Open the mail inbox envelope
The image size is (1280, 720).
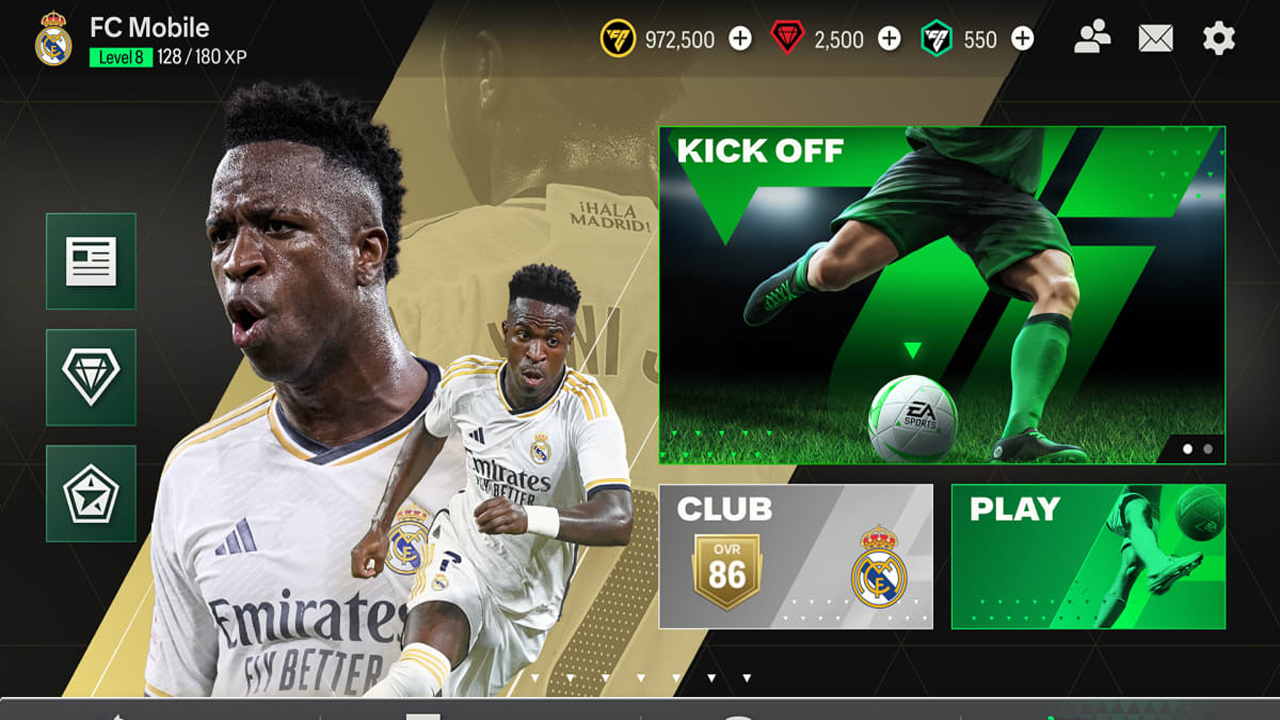(1157, 38)
